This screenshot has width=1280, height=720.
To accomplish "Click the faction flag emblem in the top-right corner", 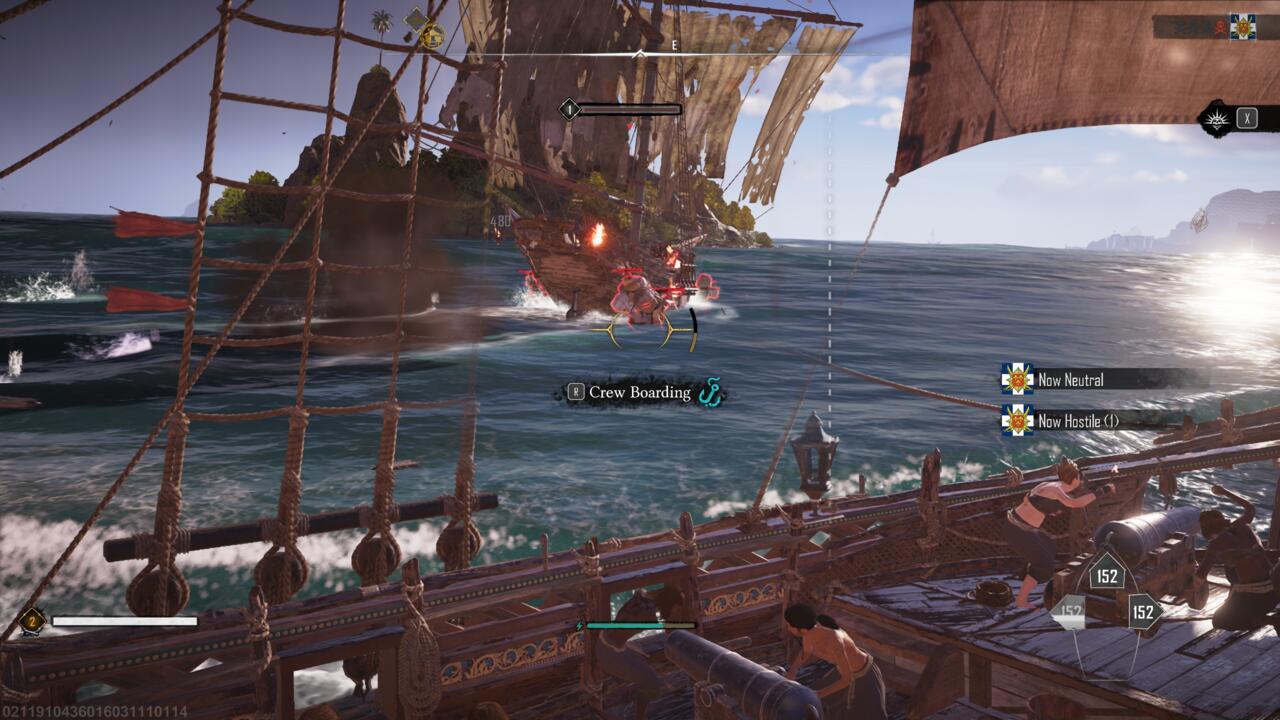I will (x=1242, y=27).
